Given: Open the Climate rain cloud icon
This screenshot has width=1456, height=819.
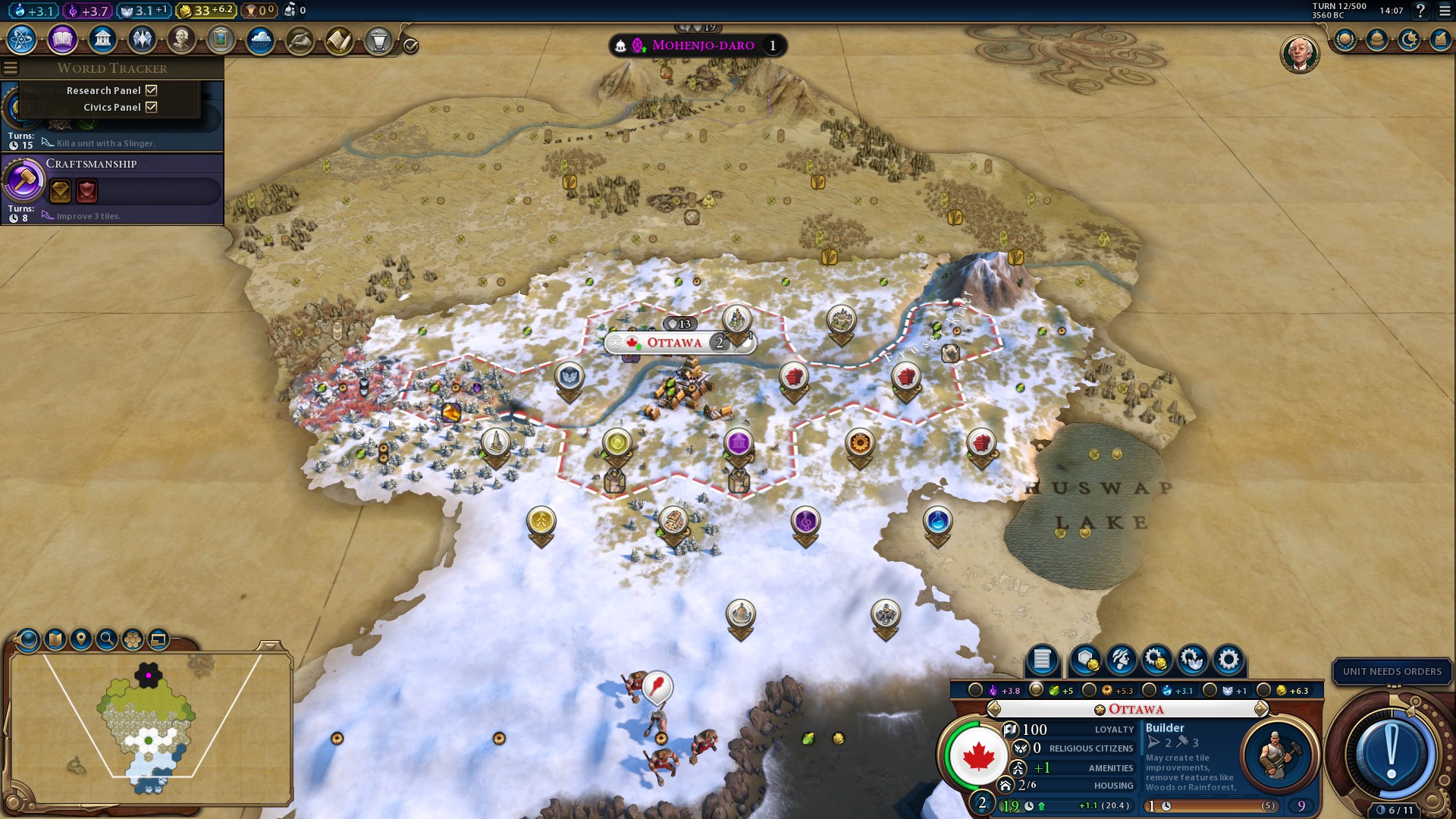Looking at the screenshot, I should (x=260, y=39).
